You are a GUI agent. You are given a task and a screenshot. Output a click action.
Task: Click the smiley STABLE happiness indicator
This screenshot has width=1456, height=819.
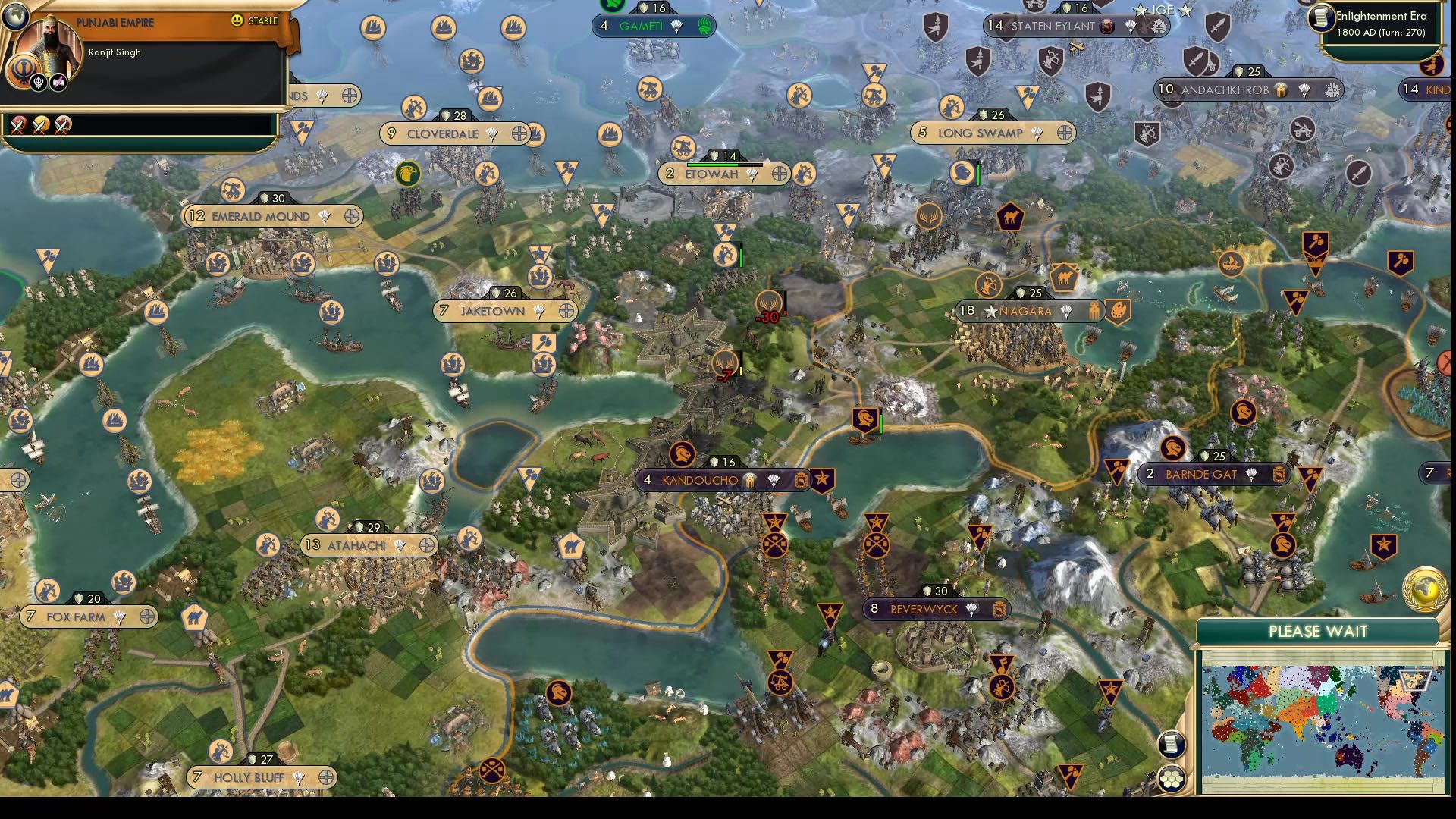click(x=237, y=21)
